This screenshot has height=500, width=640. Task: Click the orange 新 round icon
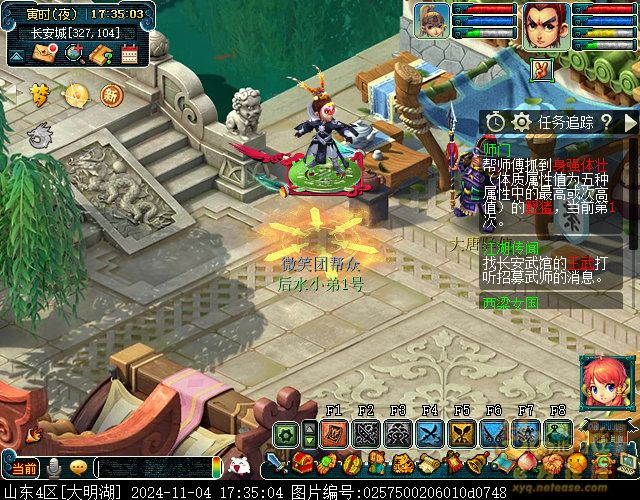(111, 96)
